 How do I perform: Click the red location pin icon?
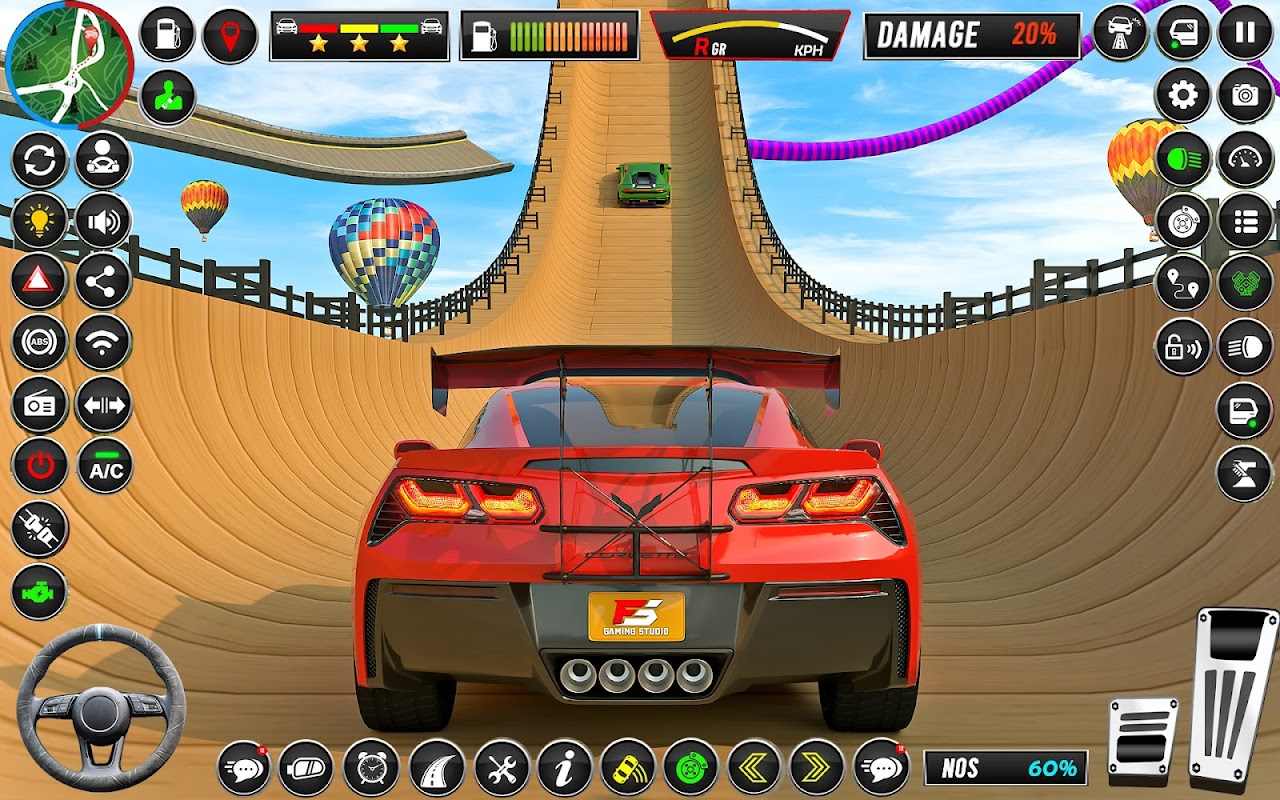point(230,36)
